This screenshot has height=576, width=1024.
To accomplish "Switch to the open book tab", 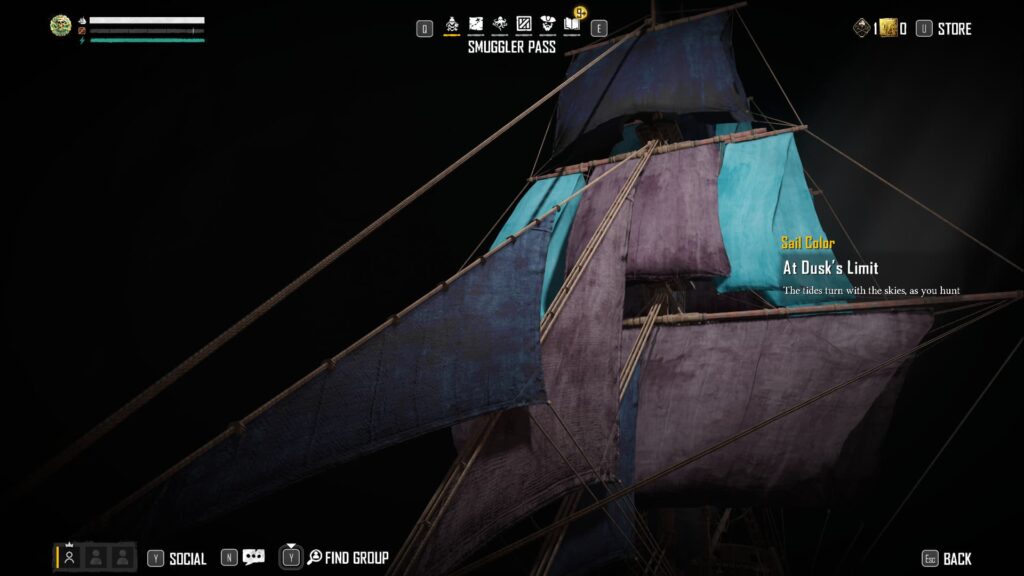I will coord(572,23).
